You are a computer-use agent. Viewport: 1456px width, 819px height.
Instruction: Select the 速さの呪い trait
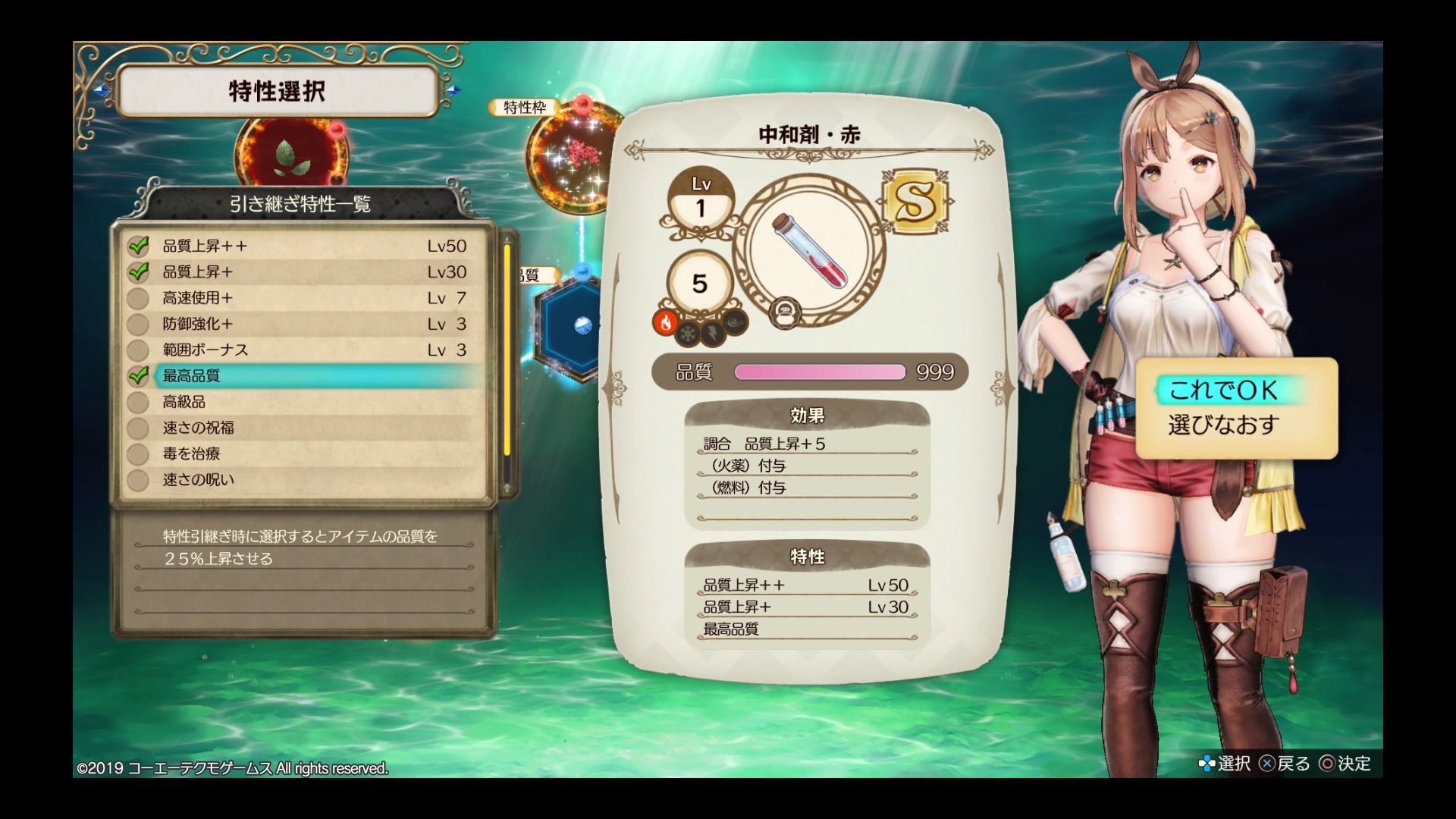(x=303, y=479)
